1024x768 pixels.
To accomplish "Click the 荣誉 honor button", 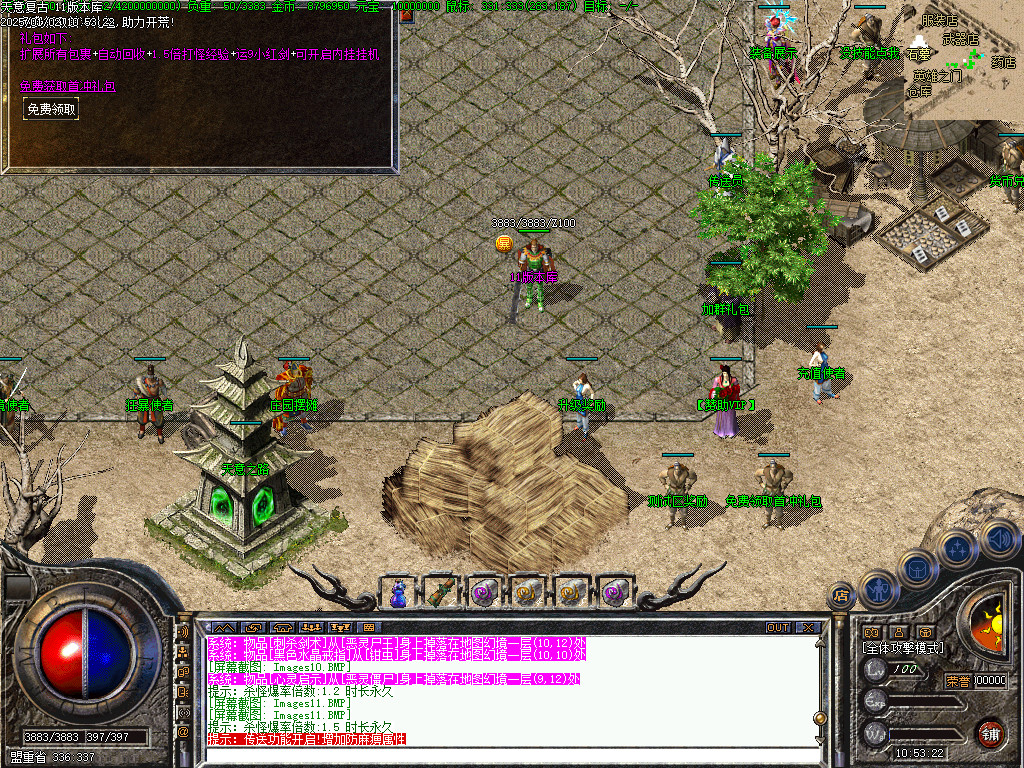I will tap(957, 680).
